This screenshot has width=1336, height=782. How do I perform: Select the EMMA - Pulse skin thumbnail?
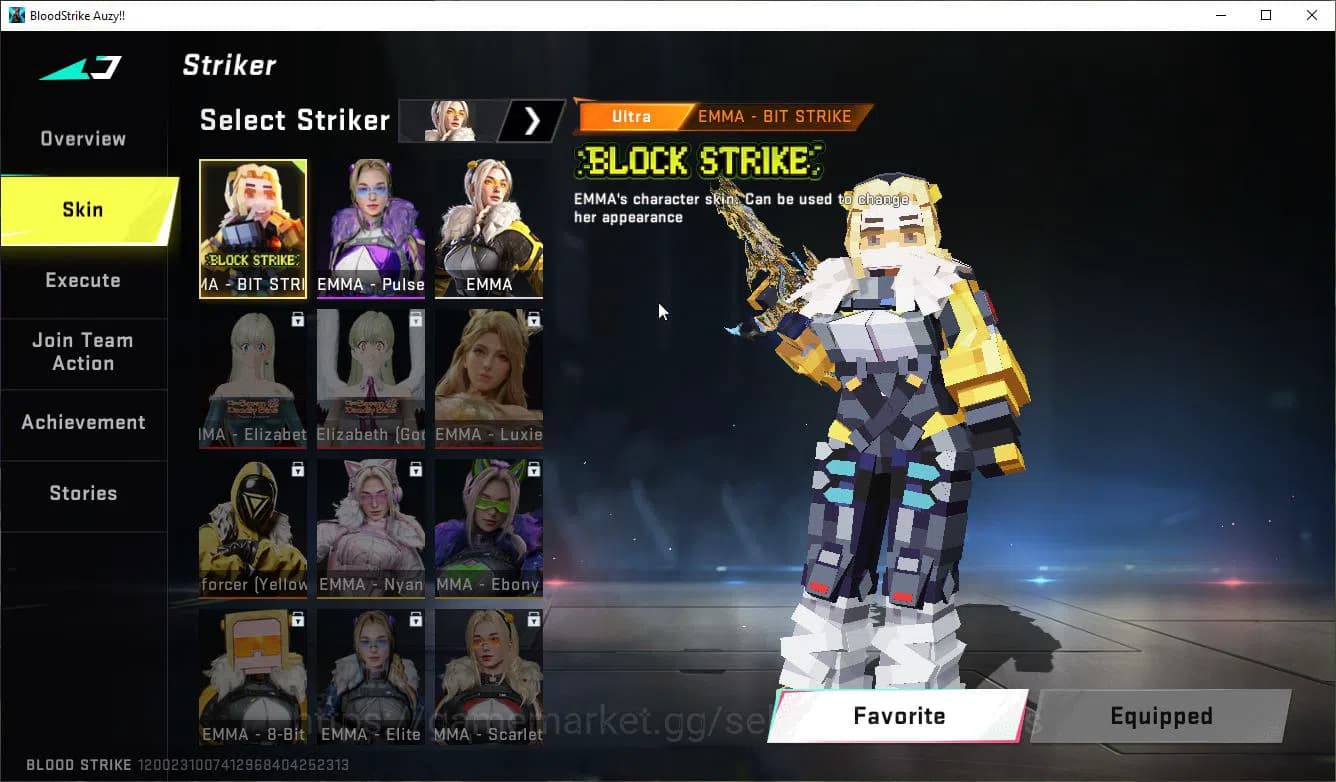(x=371, y=230)
